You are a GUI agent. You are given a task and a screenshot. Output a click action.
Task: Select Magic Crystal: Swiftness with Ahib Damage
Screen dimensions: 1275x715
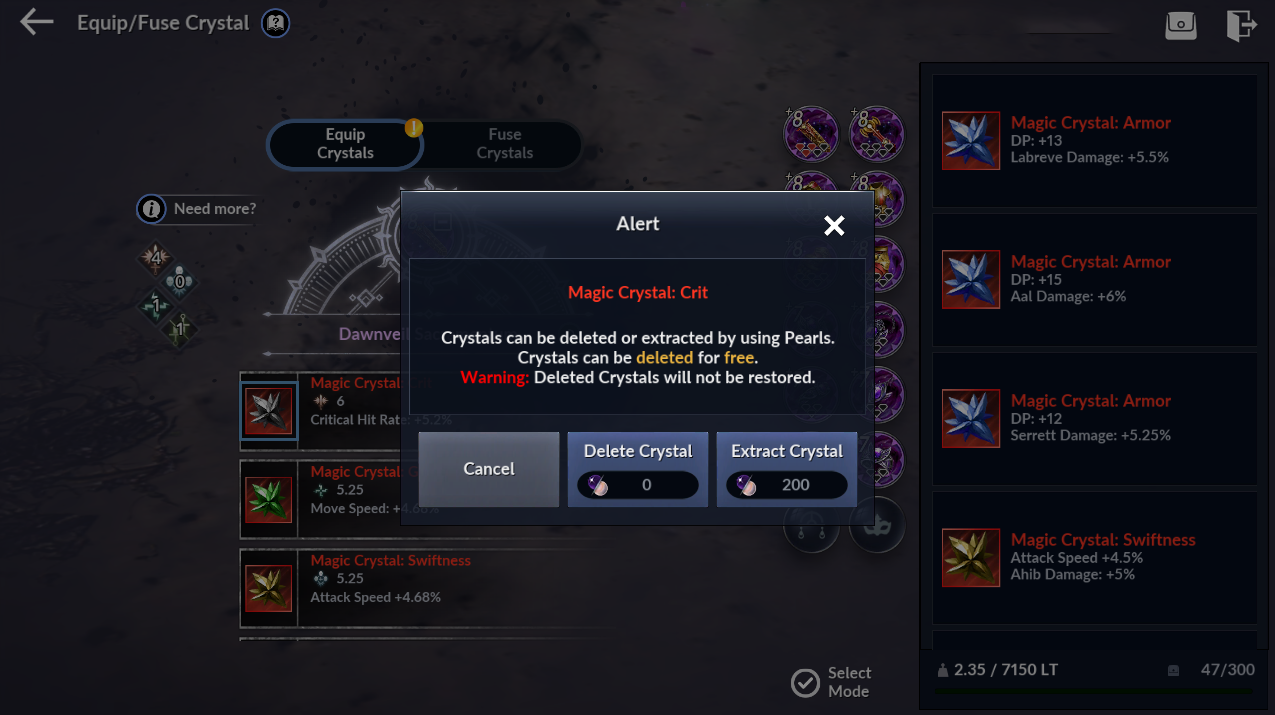pos(1094,557)
